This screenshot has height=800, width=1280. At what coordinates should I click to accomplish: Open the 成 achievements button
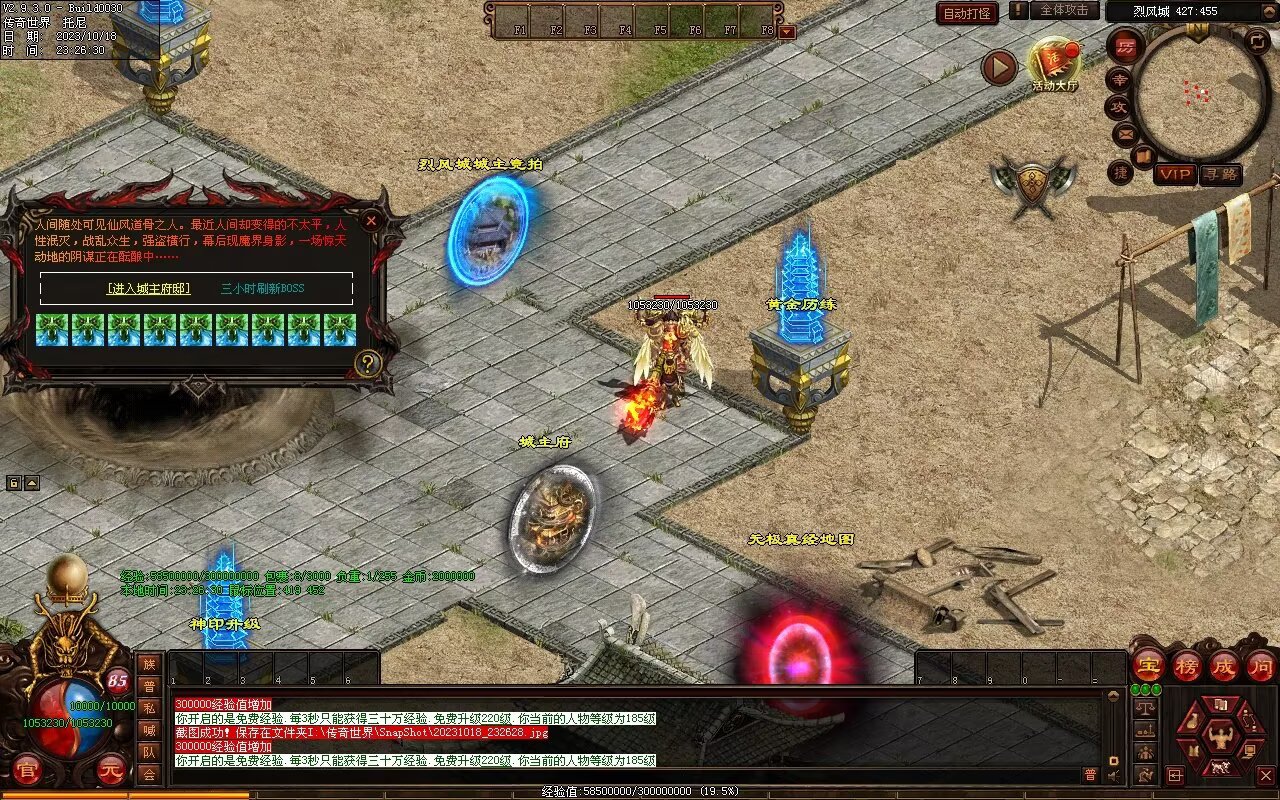coord(1224,665)
